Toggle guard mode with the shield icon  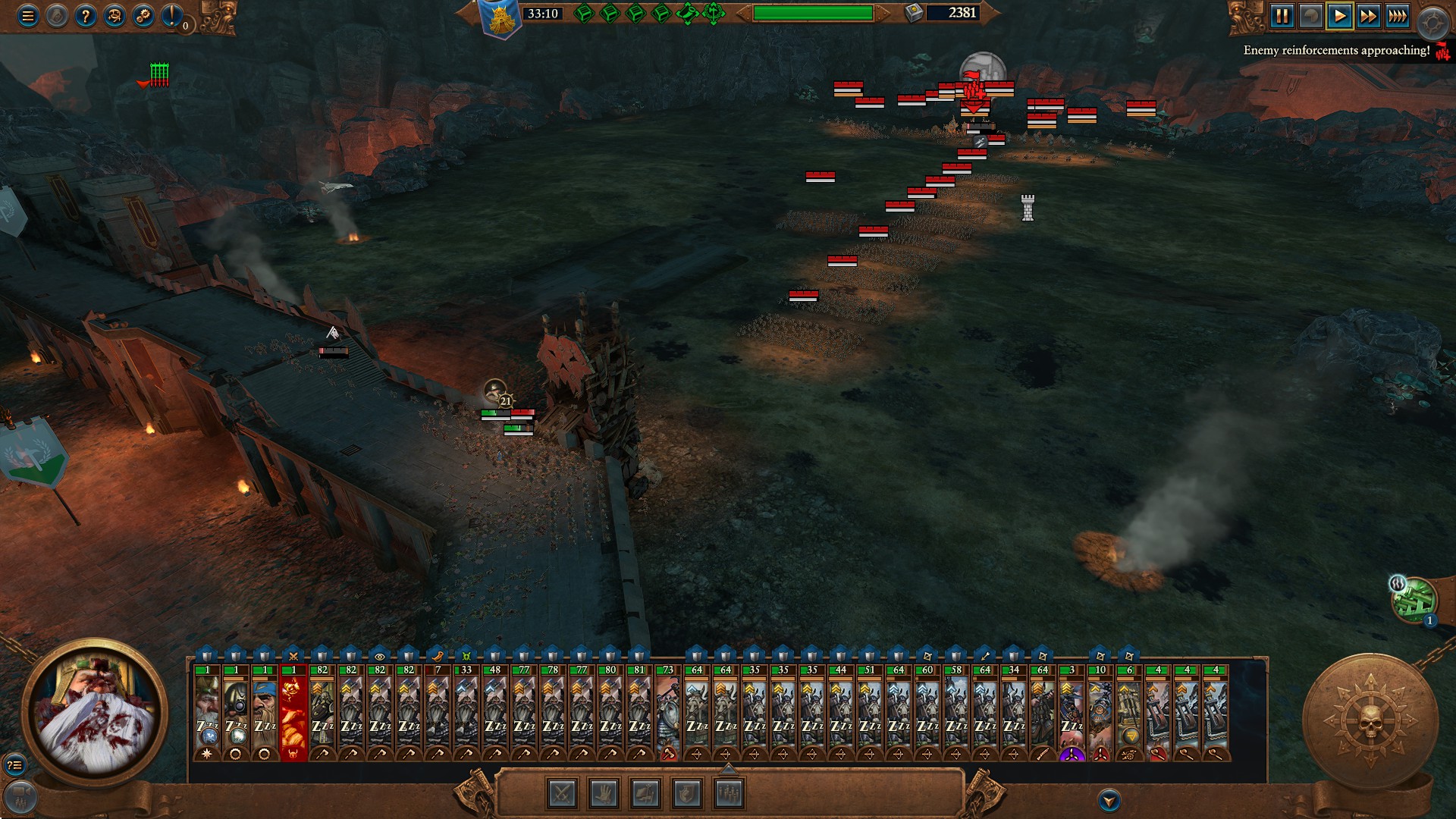point(688,794)
